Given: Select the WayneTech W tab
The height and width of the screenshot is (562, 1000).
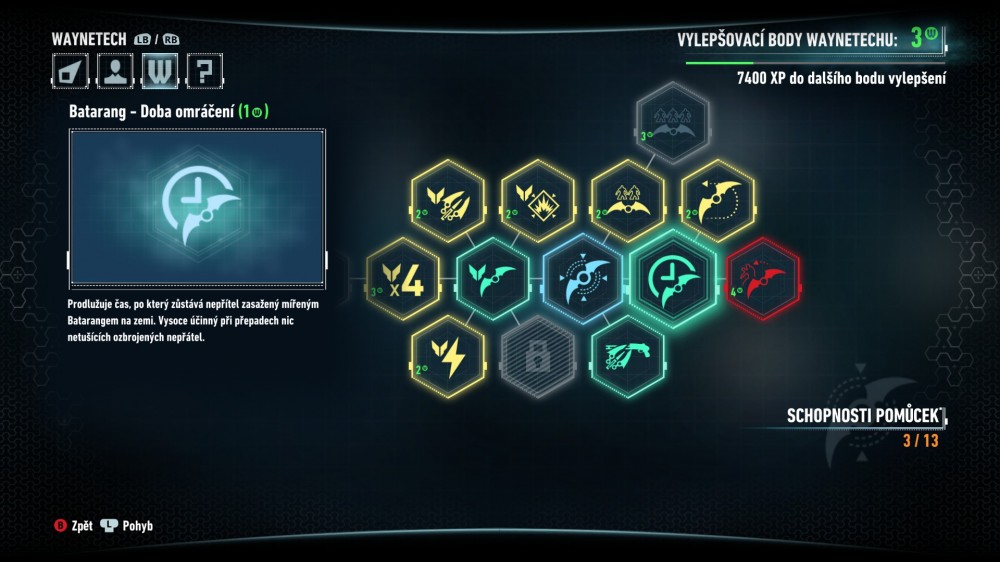Looking at the screenshot, I should click(x=160, y=71).
